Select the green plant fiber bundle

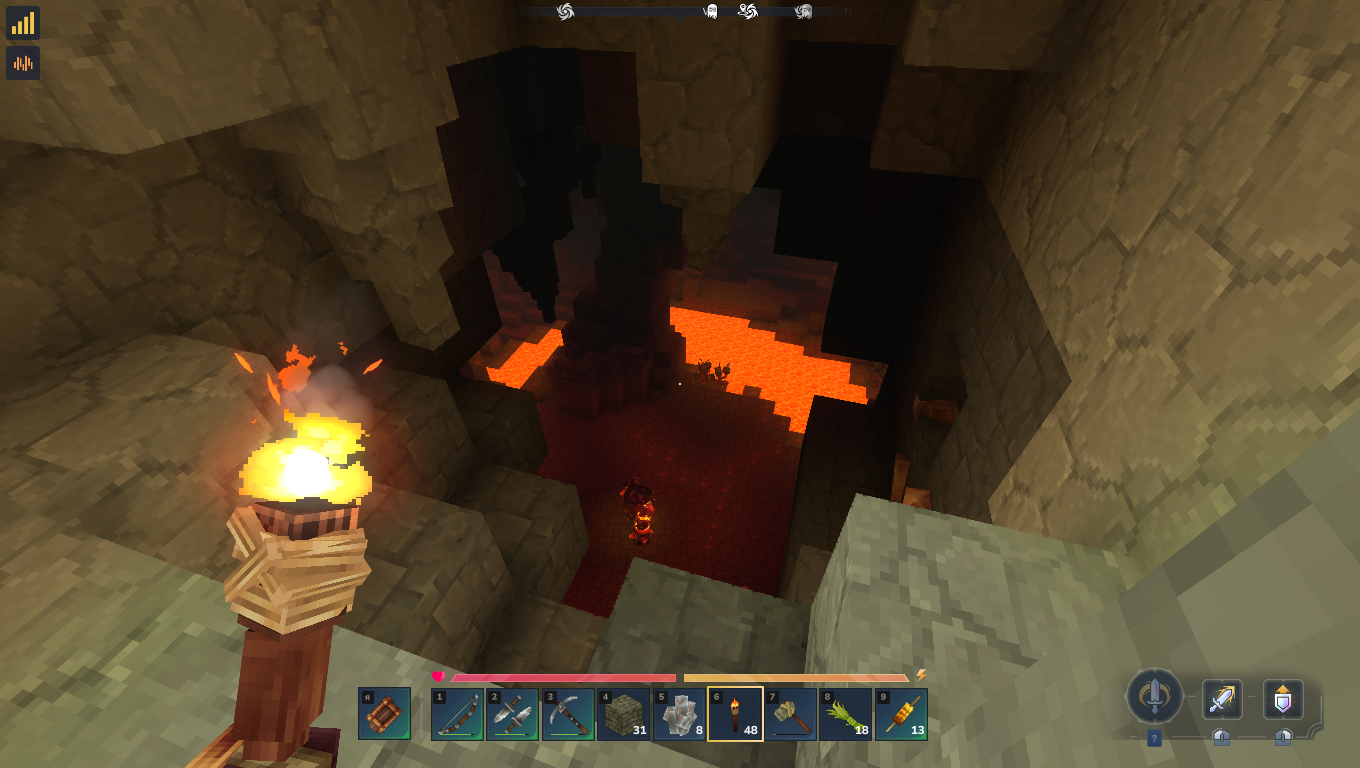pyautogui.click(x=846, y=714)
